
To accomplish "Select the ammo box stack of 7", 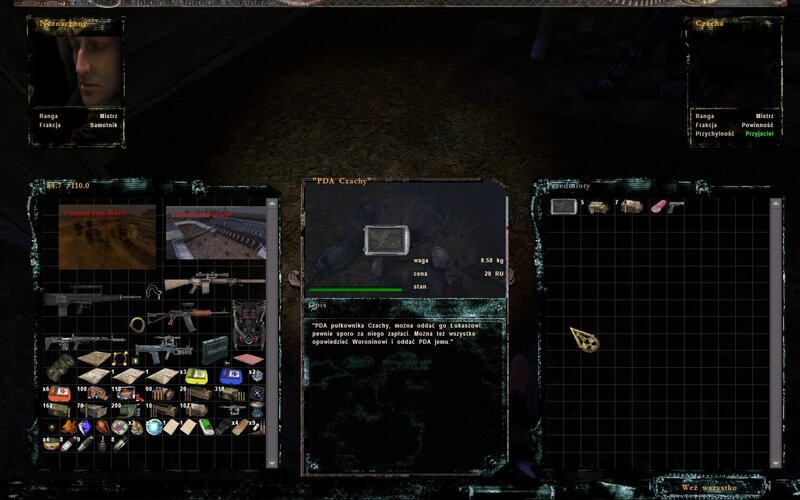I will (x=632, y=207).
